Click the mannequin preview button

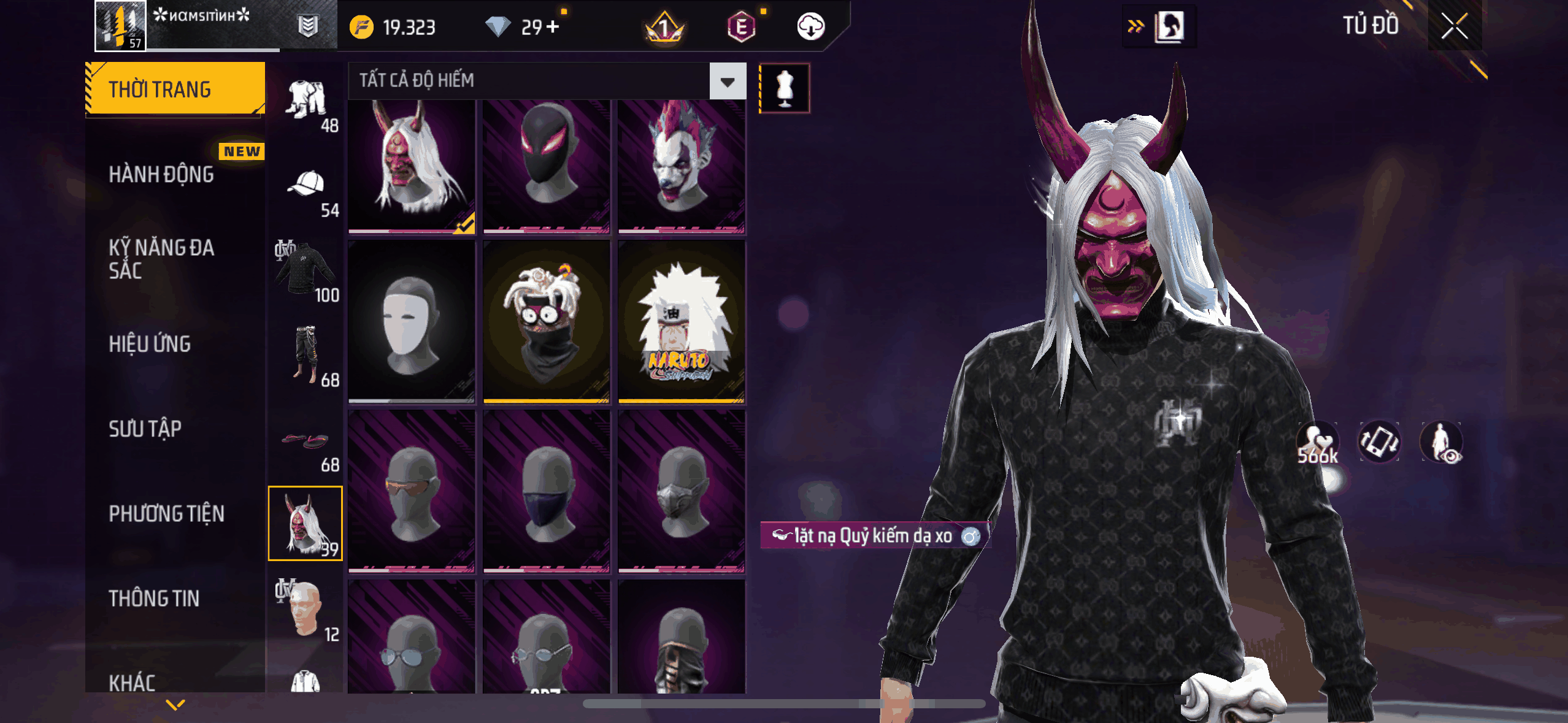[x=785, y=88]
